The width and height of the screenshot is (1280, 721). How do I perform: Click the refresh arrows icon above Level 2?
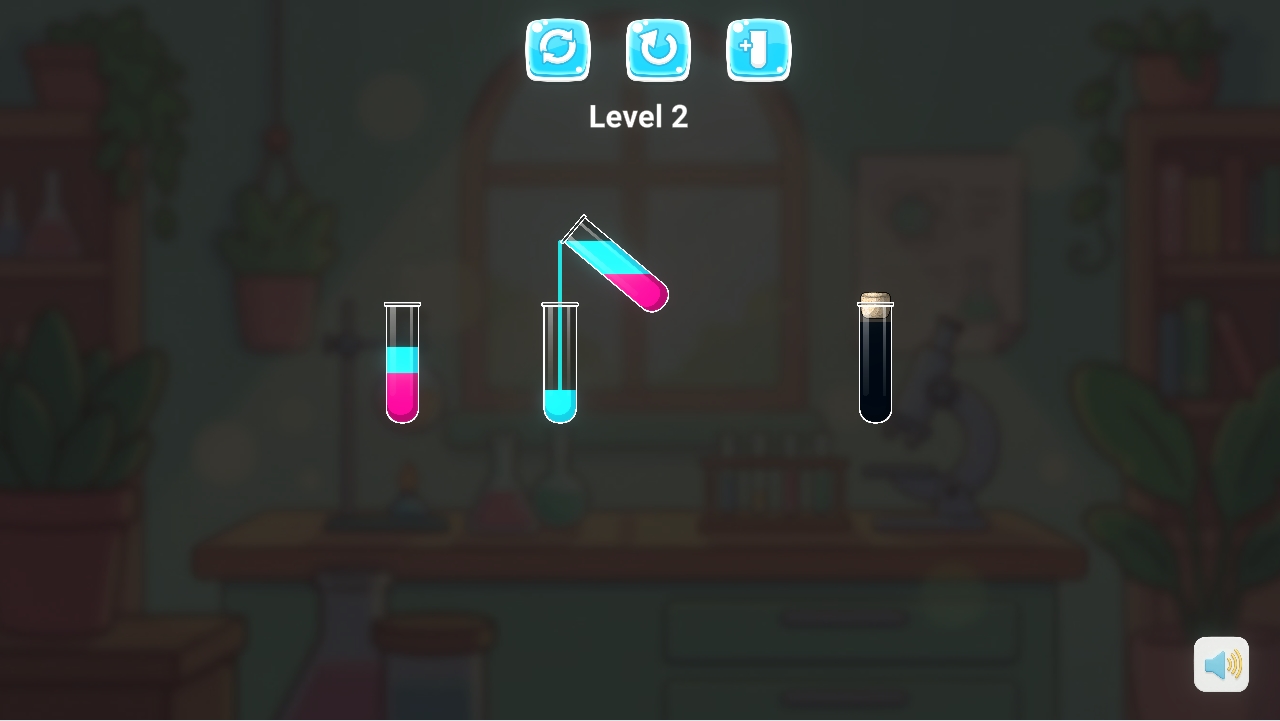click(x=558, y=50)
